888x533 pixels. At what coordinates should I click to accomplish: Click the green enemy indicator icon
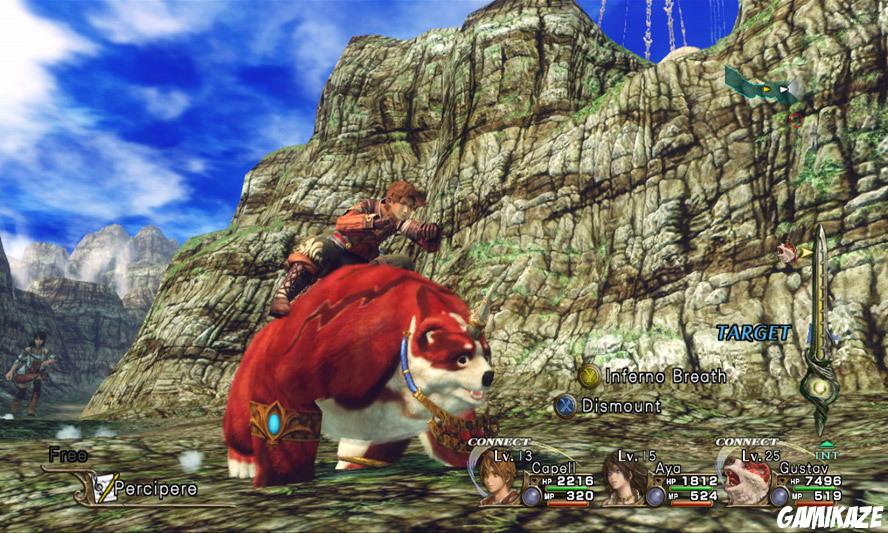767,88
